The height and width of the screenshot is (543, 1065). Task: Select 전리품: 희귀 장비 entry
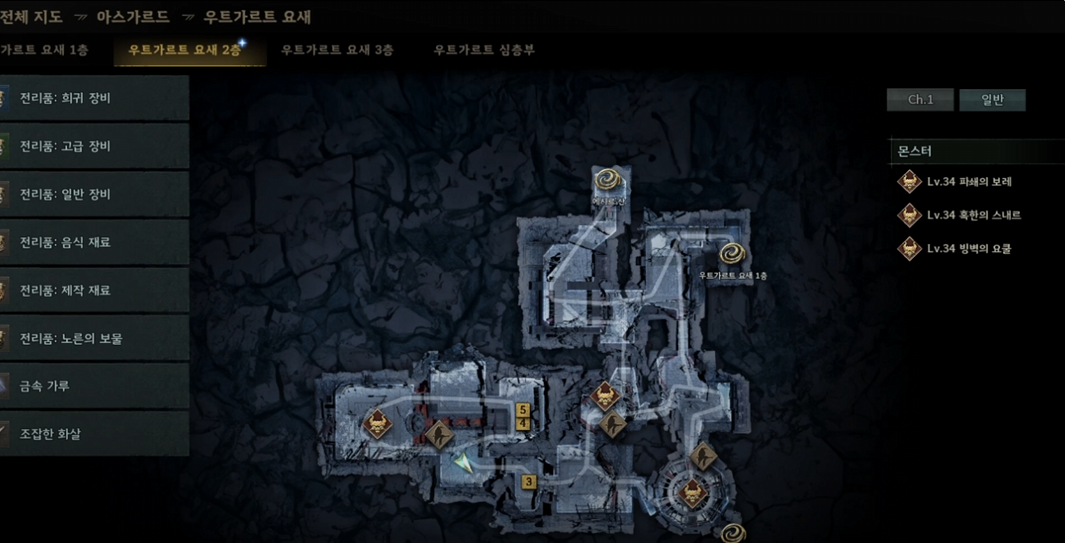click(94, 98)
